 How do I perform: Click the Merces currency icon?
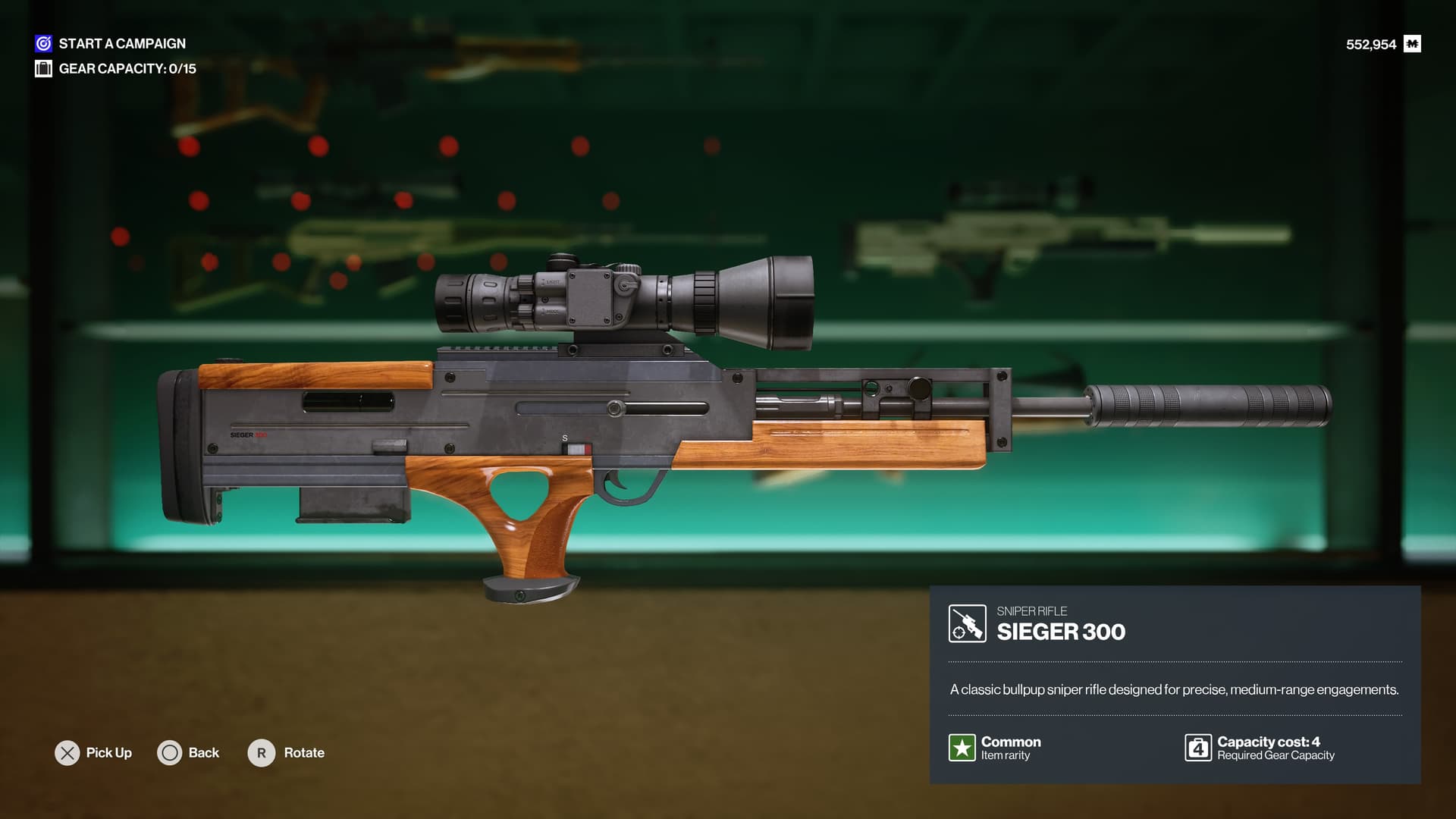pos(1412,44)
